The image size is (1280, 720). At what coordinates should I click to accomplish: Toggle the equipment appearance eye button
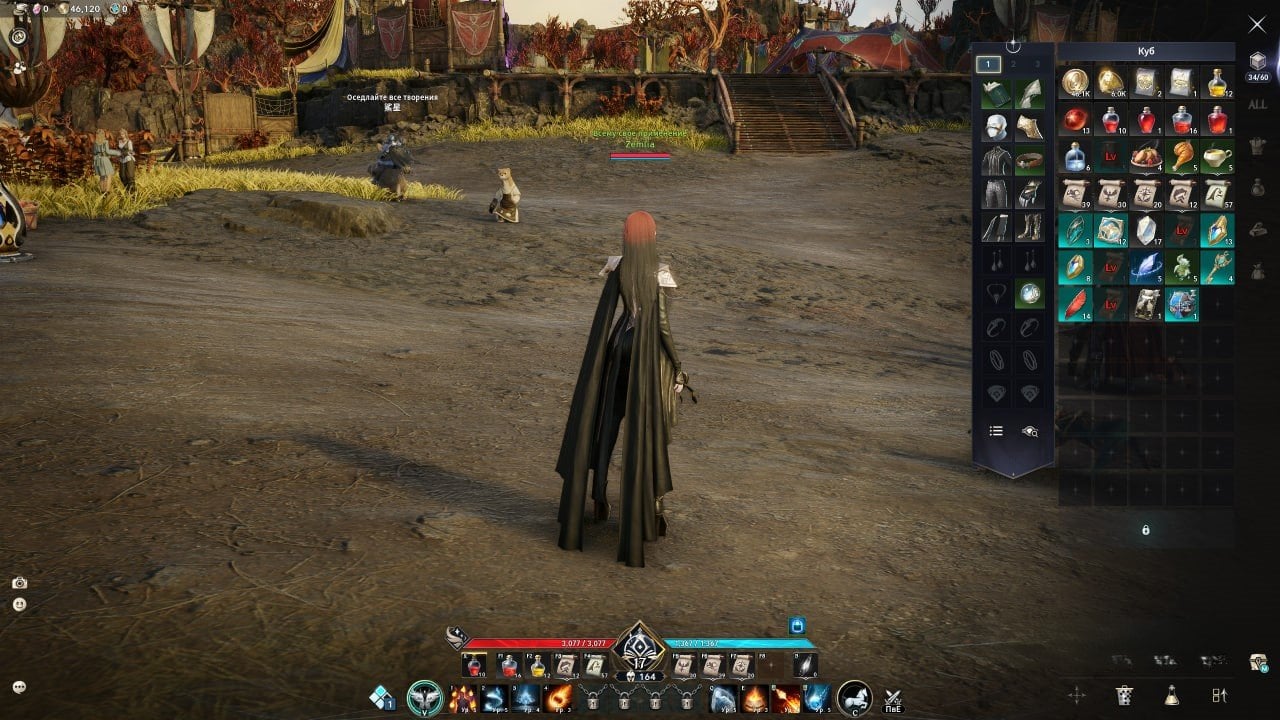point(1030,431)
